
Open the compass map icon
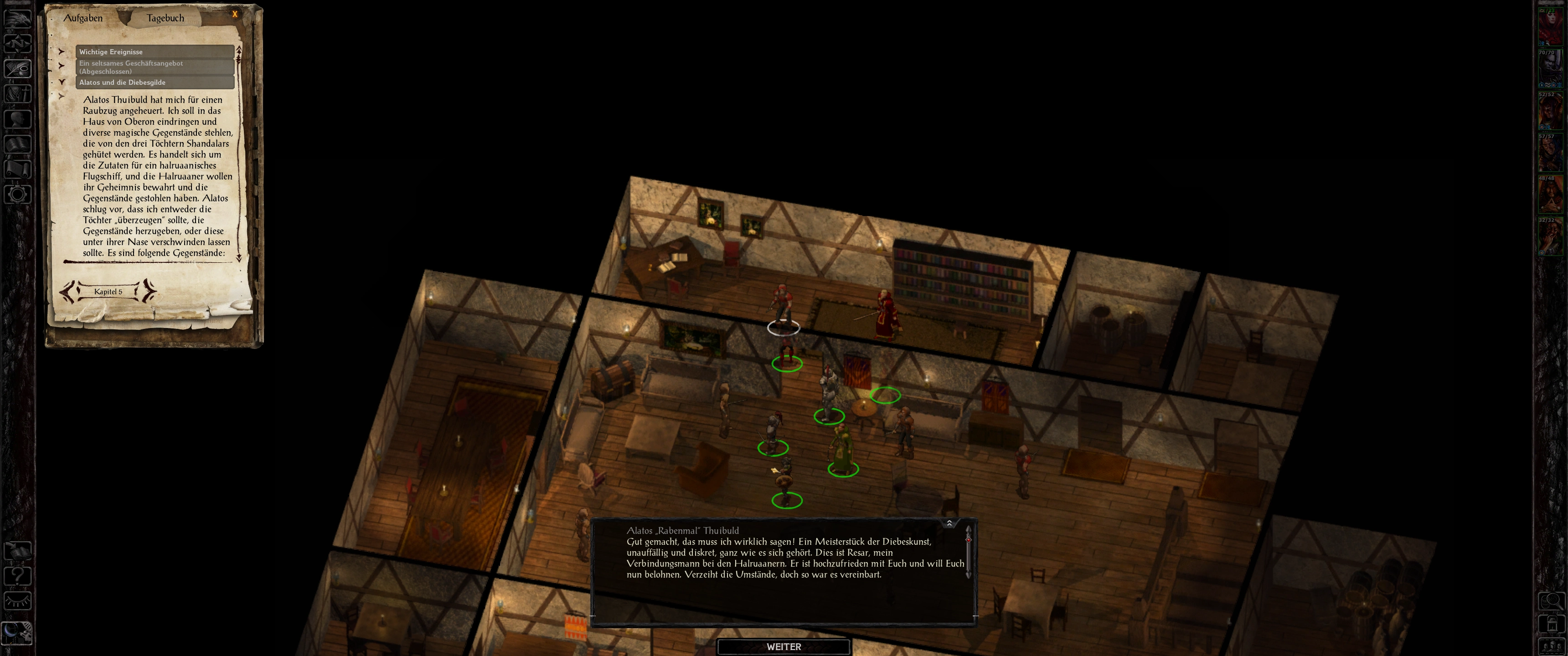pos(18,43)
